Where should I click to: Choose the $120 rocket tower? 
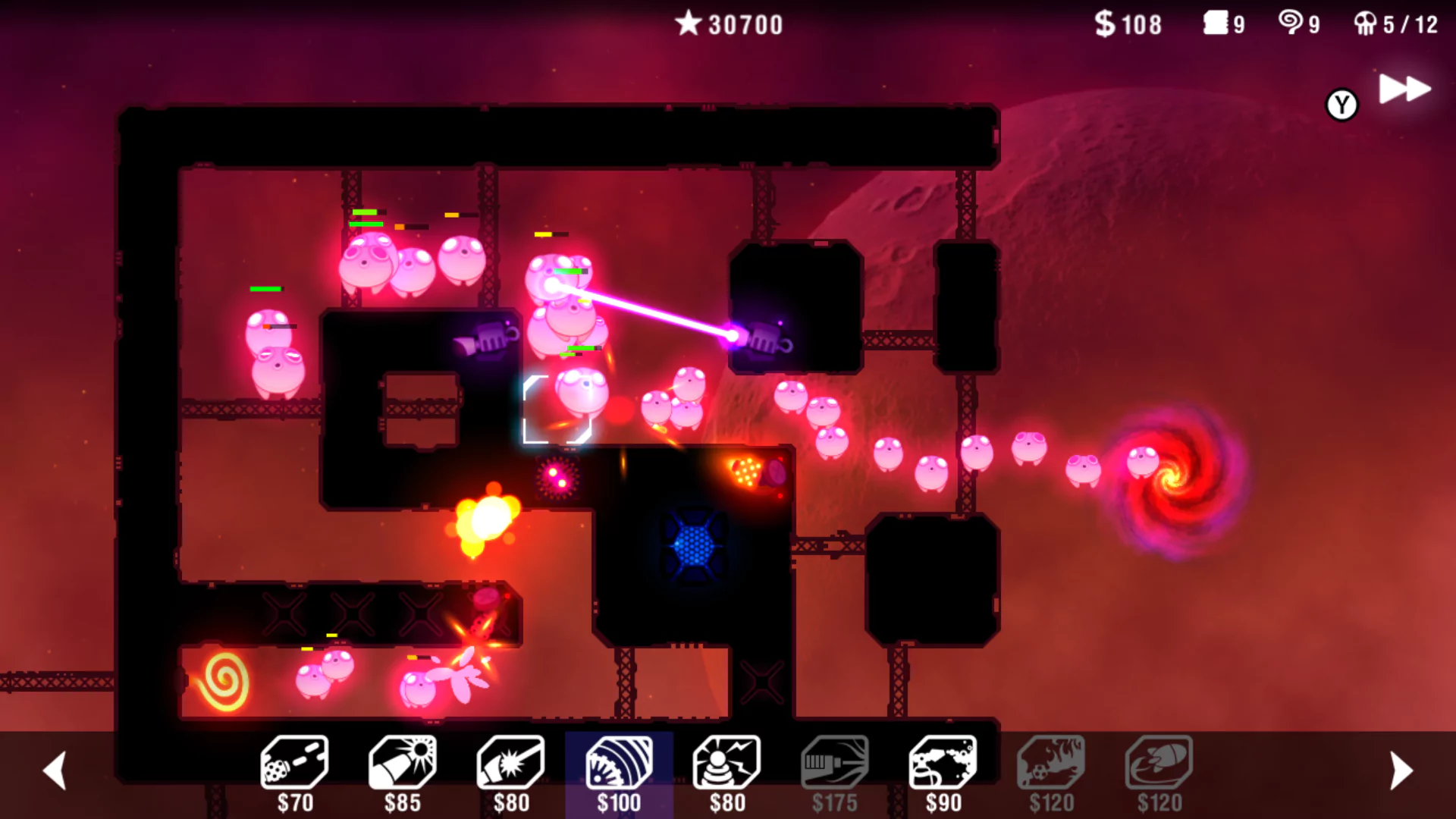pos(1159,764)
